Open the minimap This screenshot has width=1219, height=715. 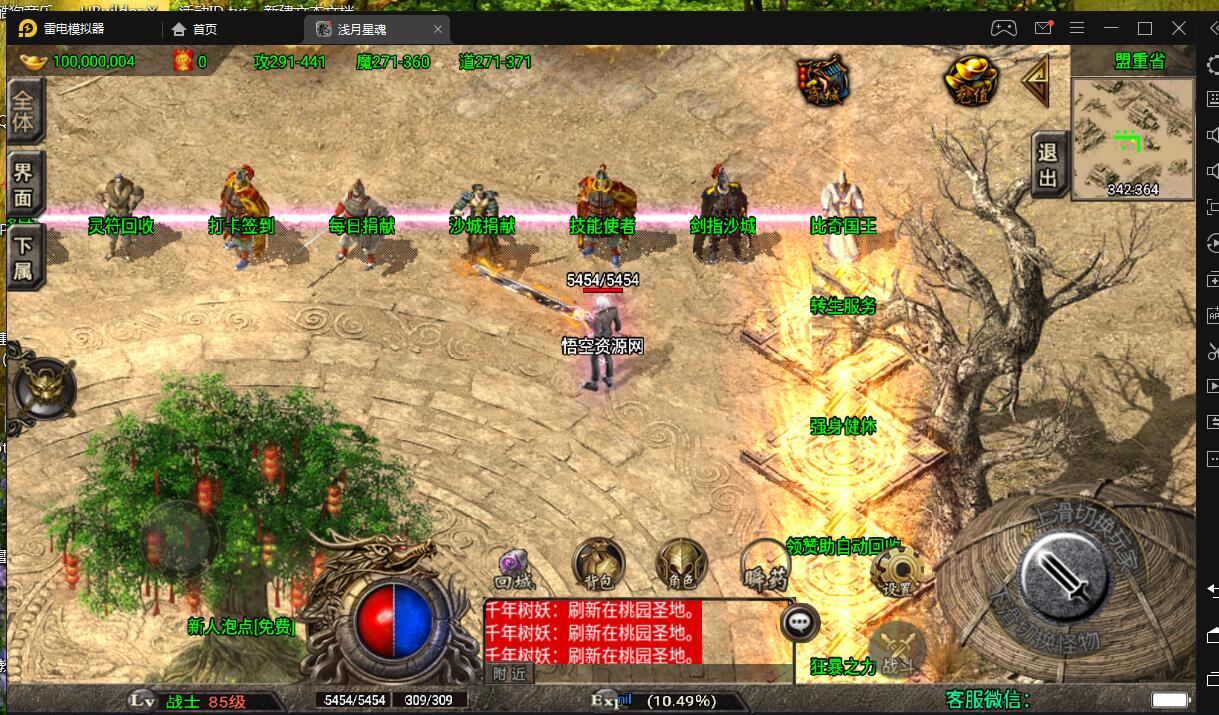[x=1132, y=137]
